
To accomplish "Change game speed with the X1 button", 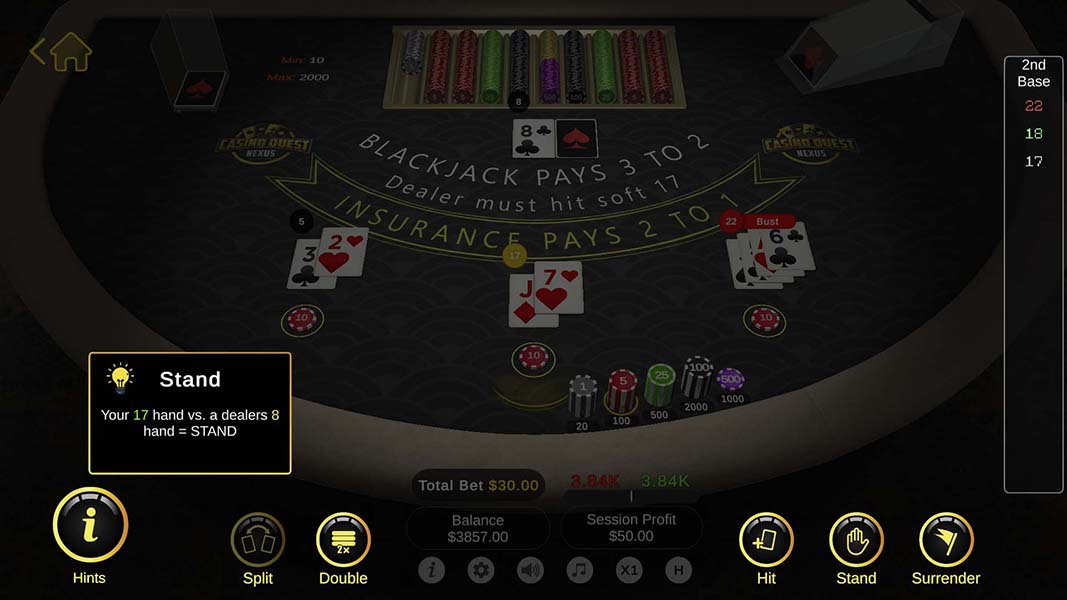I will (629, 570).
